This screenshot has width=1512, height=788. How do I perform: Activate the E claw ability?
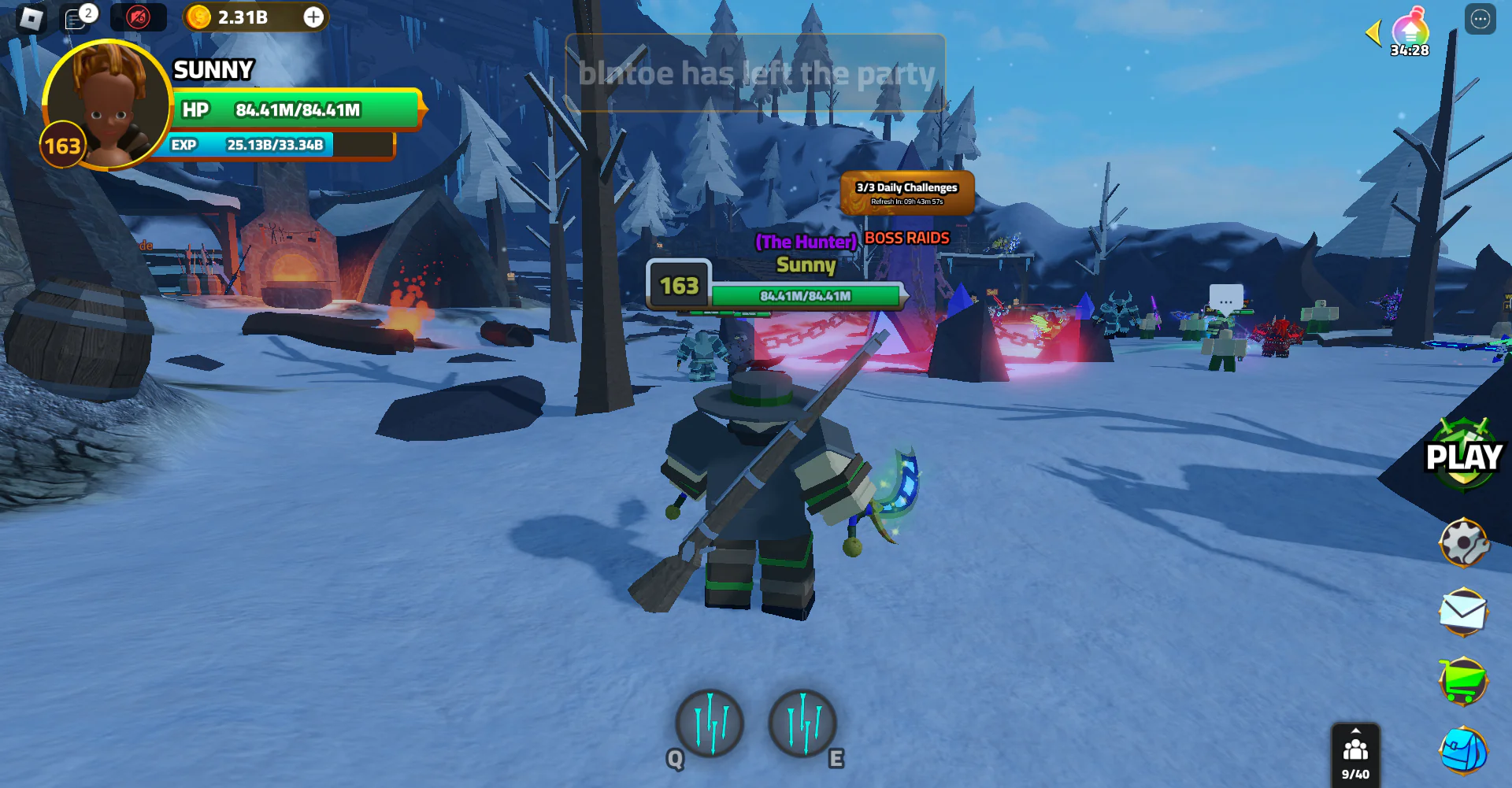point(802,723)
